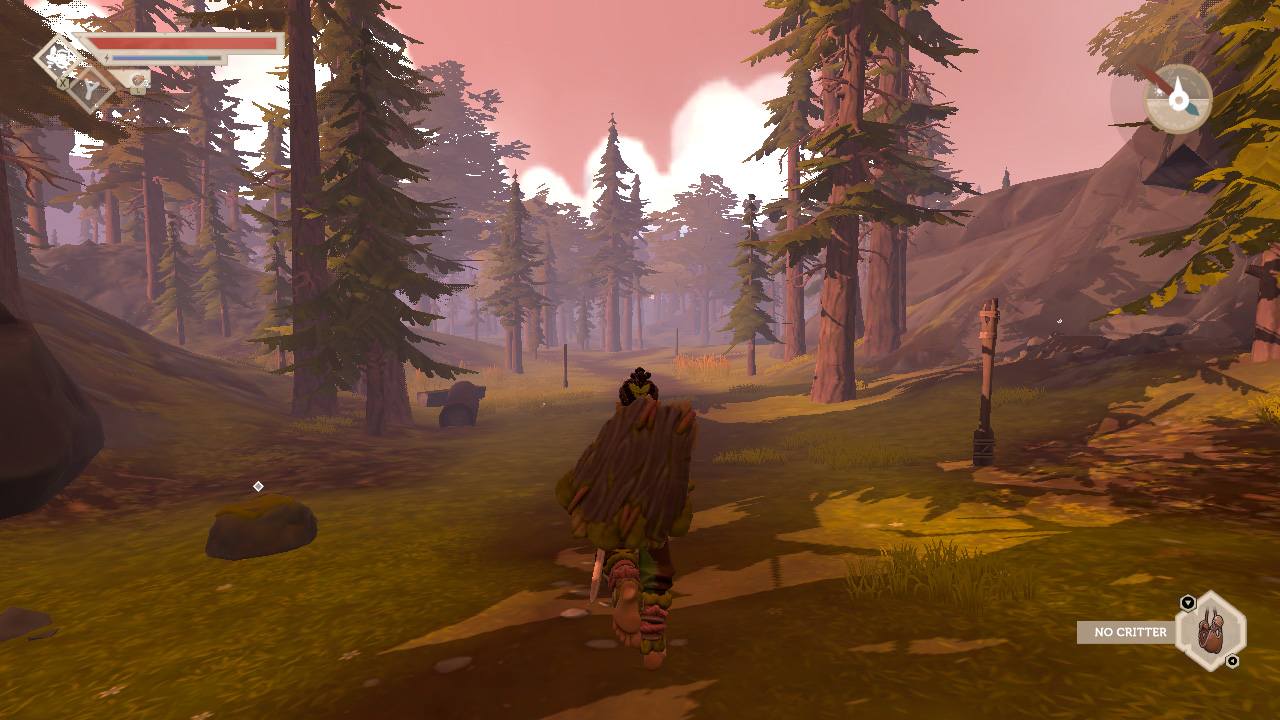Viewport: 1280px width, 720px height.
Task: Click the white diamond pickup marker on the ground
Action: pos(260,487)
